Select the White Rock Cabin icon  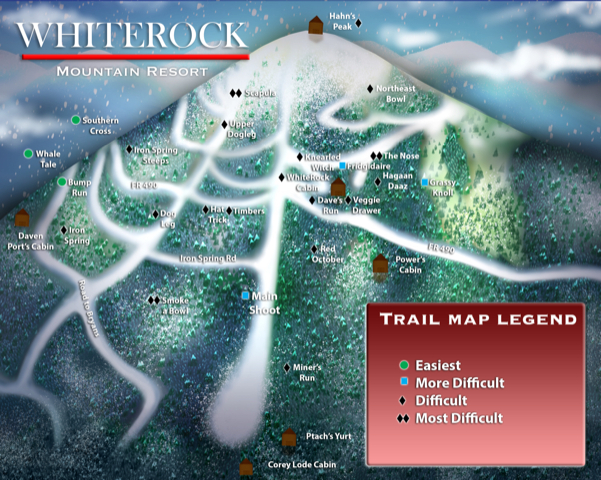[x=338, y=187]
